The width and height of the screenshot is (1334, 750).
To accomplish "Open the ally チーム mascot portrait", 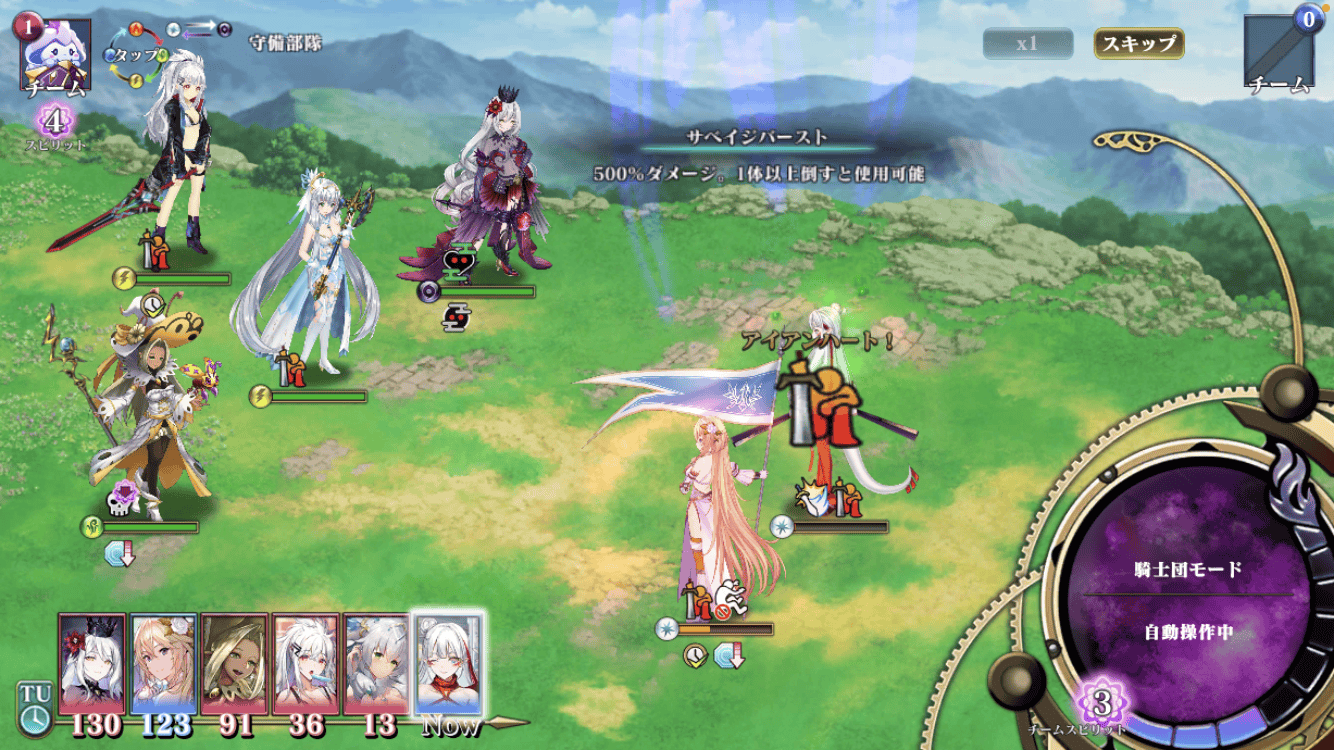I will (x=55, y=53).
